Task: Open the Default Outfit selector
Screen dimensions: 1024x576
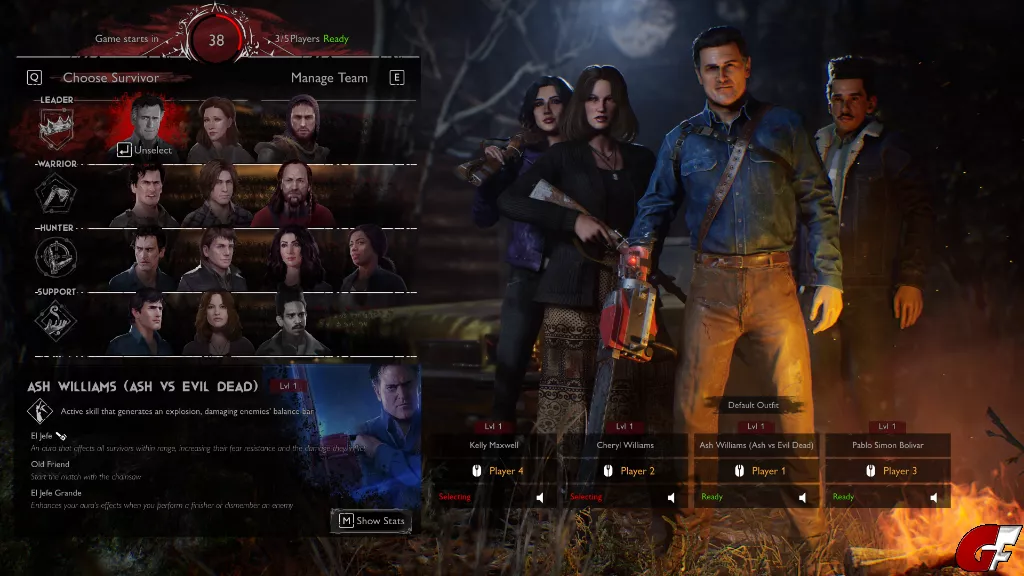Action: [754, 406]
